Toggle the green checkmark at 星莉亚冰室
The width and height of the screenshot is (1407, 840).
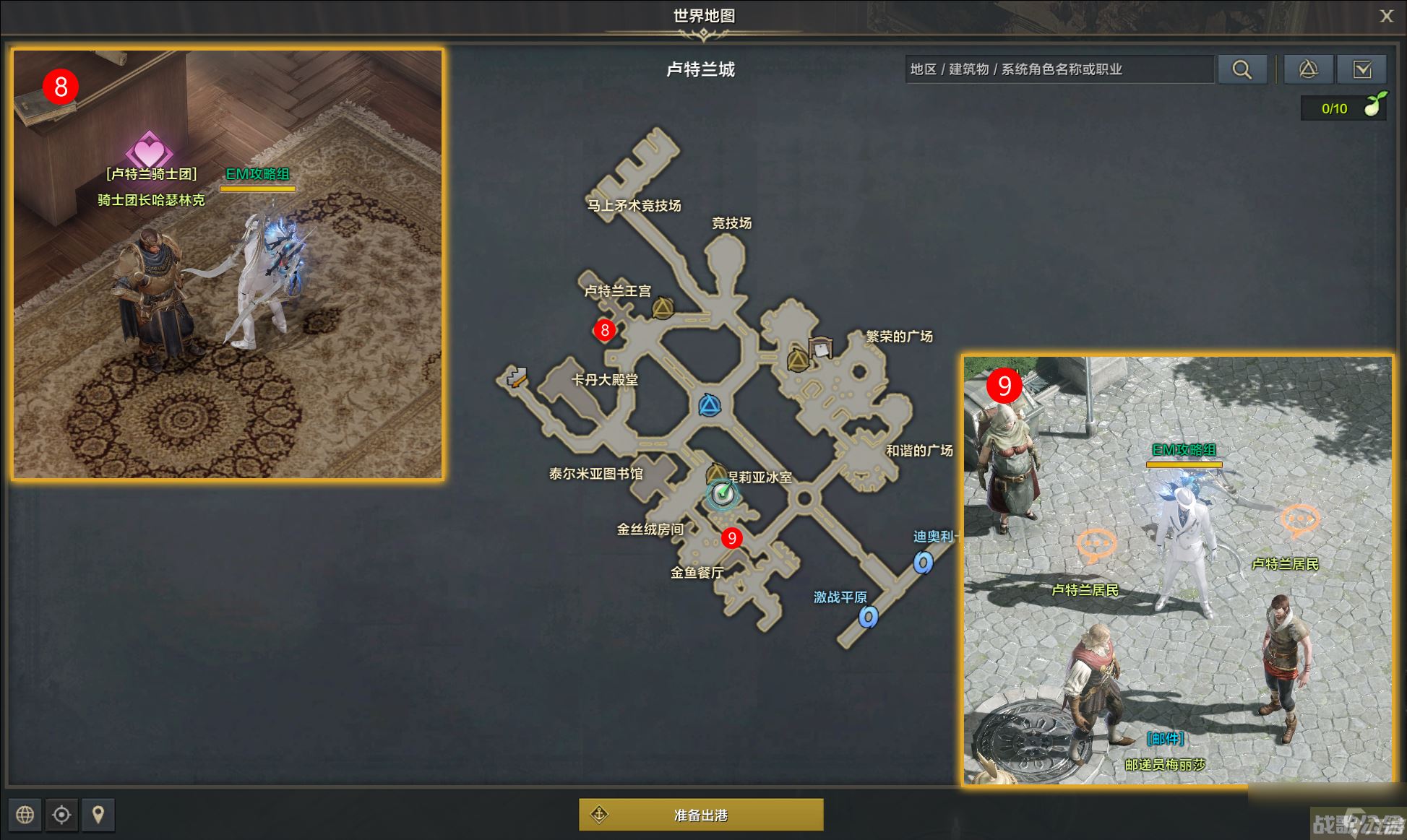[723, 494]
